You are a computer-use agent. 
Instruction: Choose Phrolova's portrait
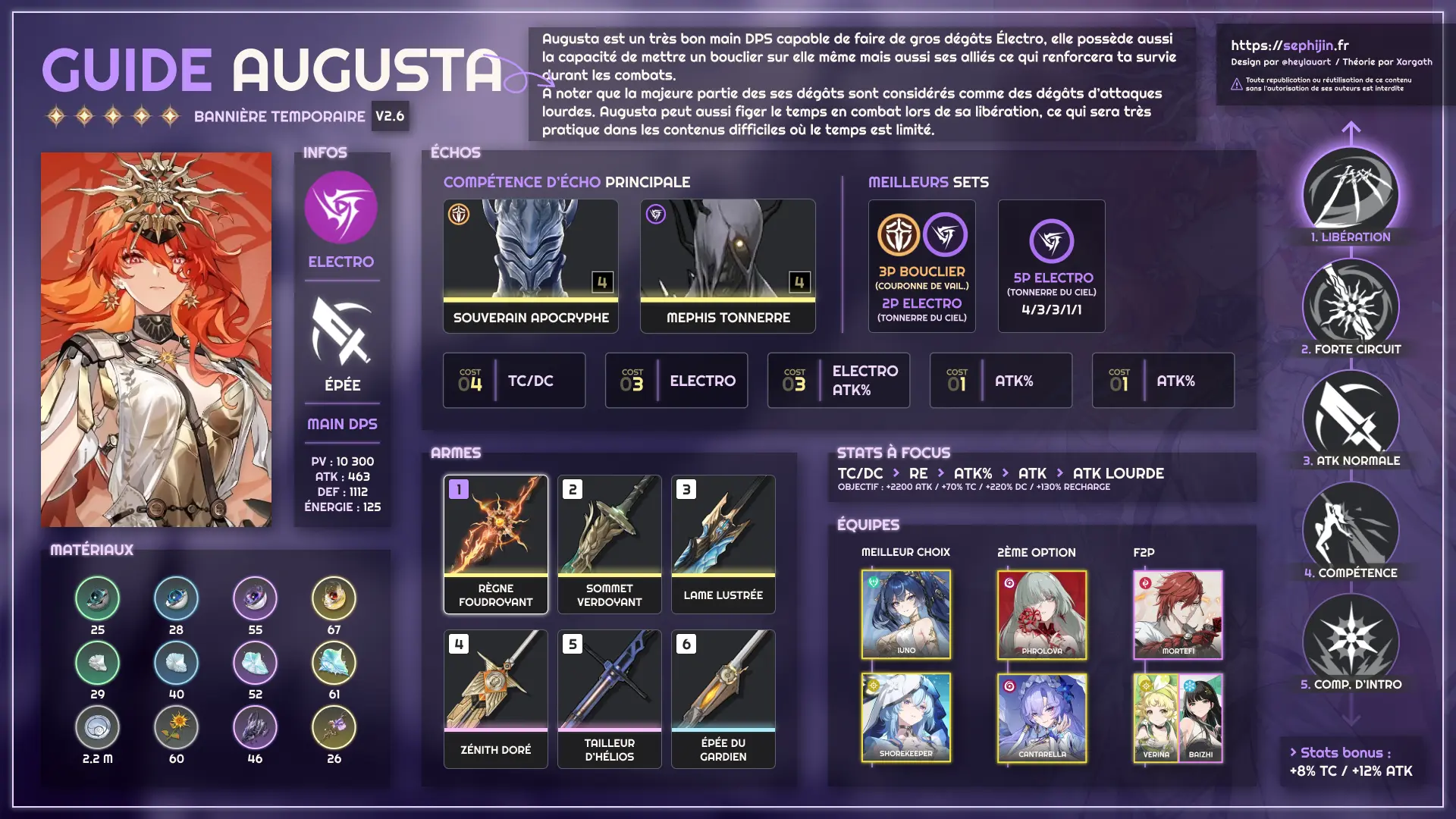[1041, 613]
